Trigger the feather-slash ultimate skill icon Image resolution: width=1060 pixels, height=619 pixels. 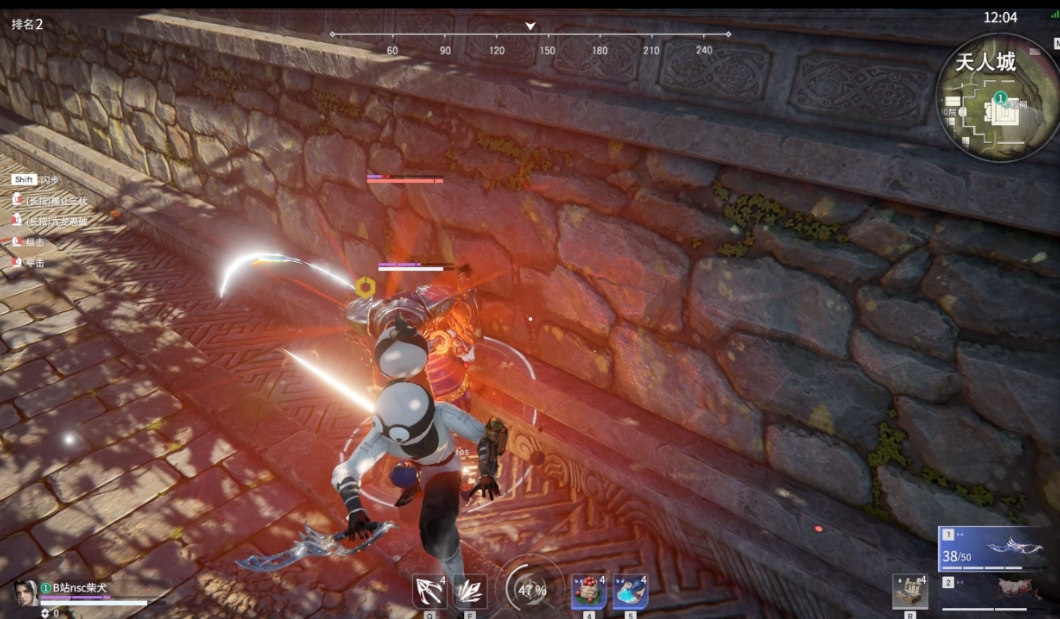(x=470, y=591)
